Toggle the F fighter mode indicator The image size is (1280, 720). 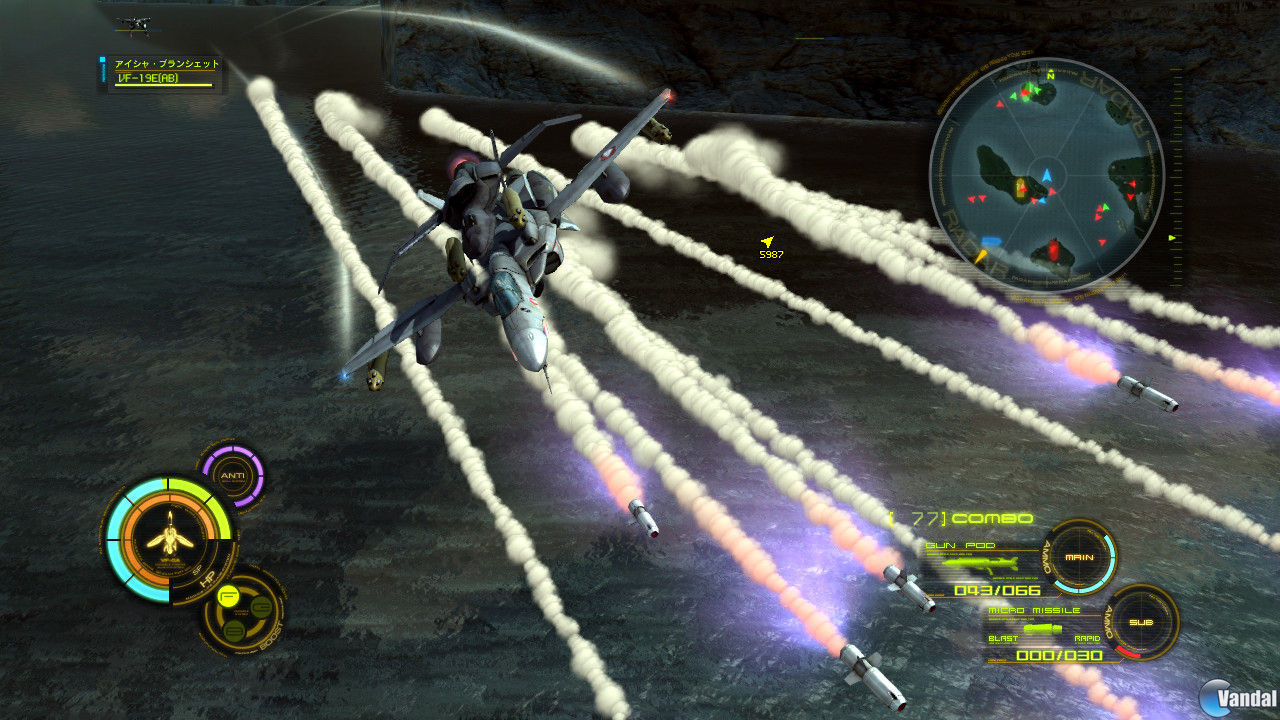point(228,595)
